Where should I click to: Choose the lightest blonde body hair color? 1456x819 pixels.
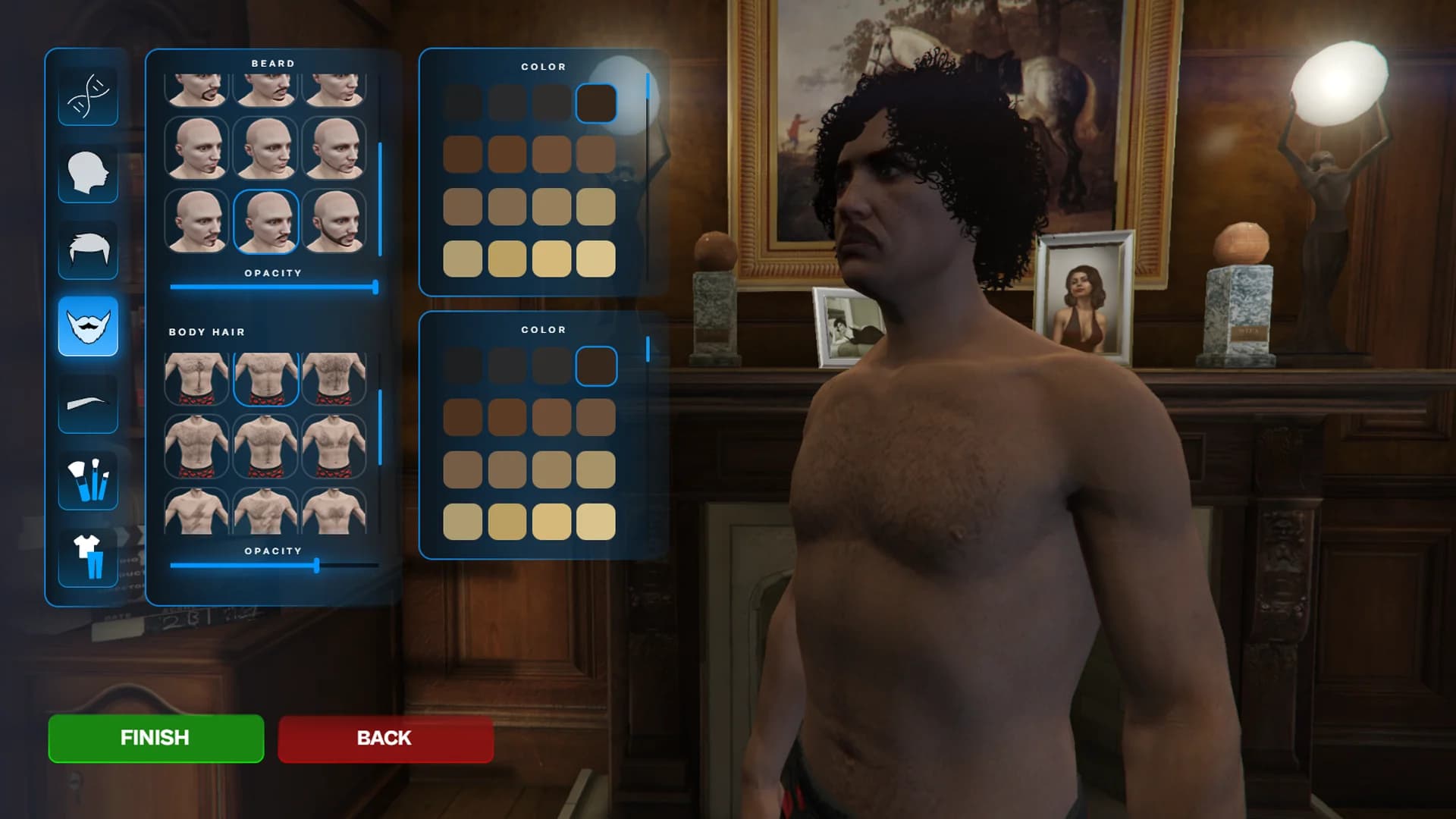(596, 522)
